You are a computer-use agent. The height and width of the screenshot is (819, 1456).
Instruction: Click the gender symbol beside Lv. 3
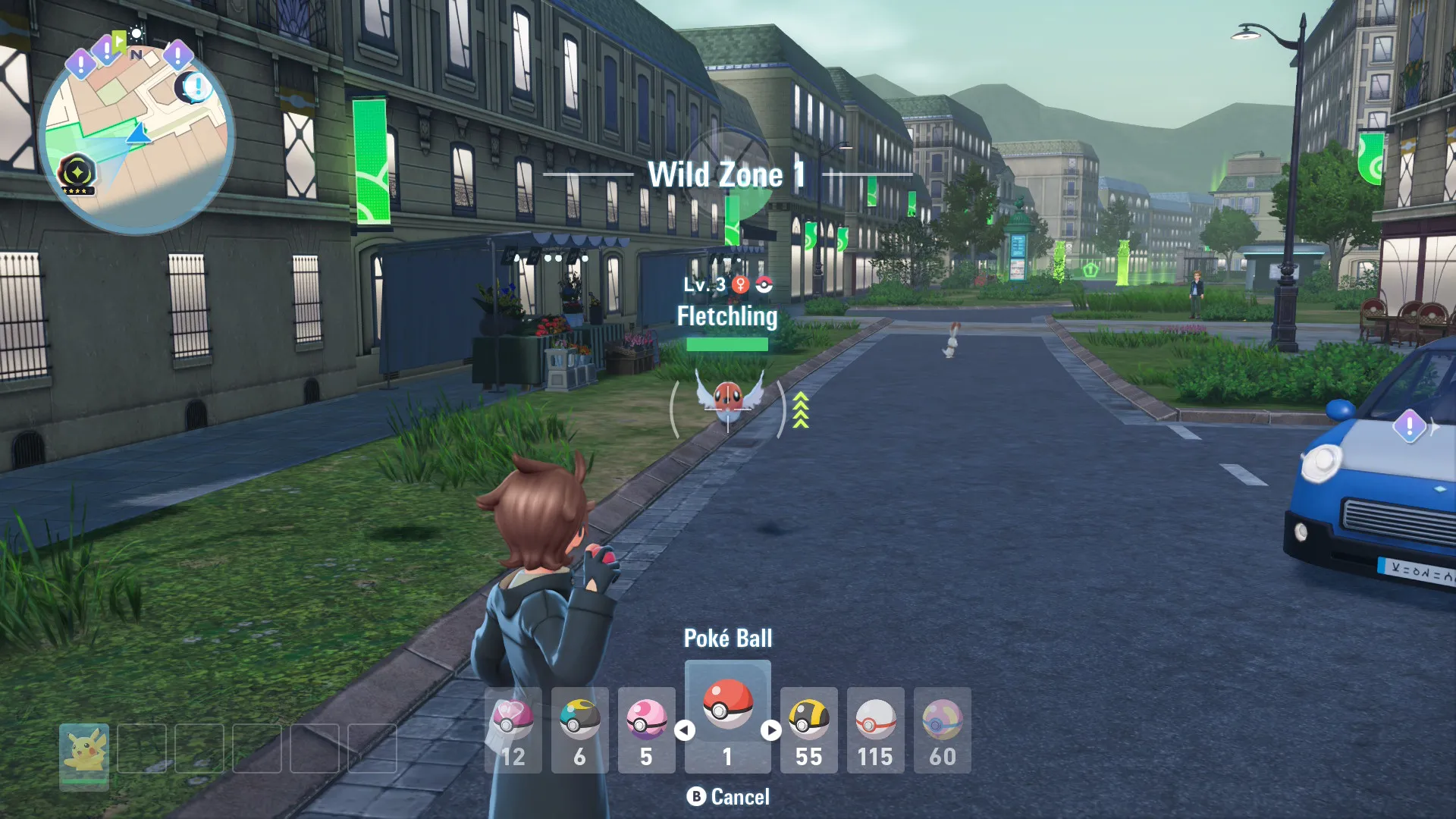[740, 284]
